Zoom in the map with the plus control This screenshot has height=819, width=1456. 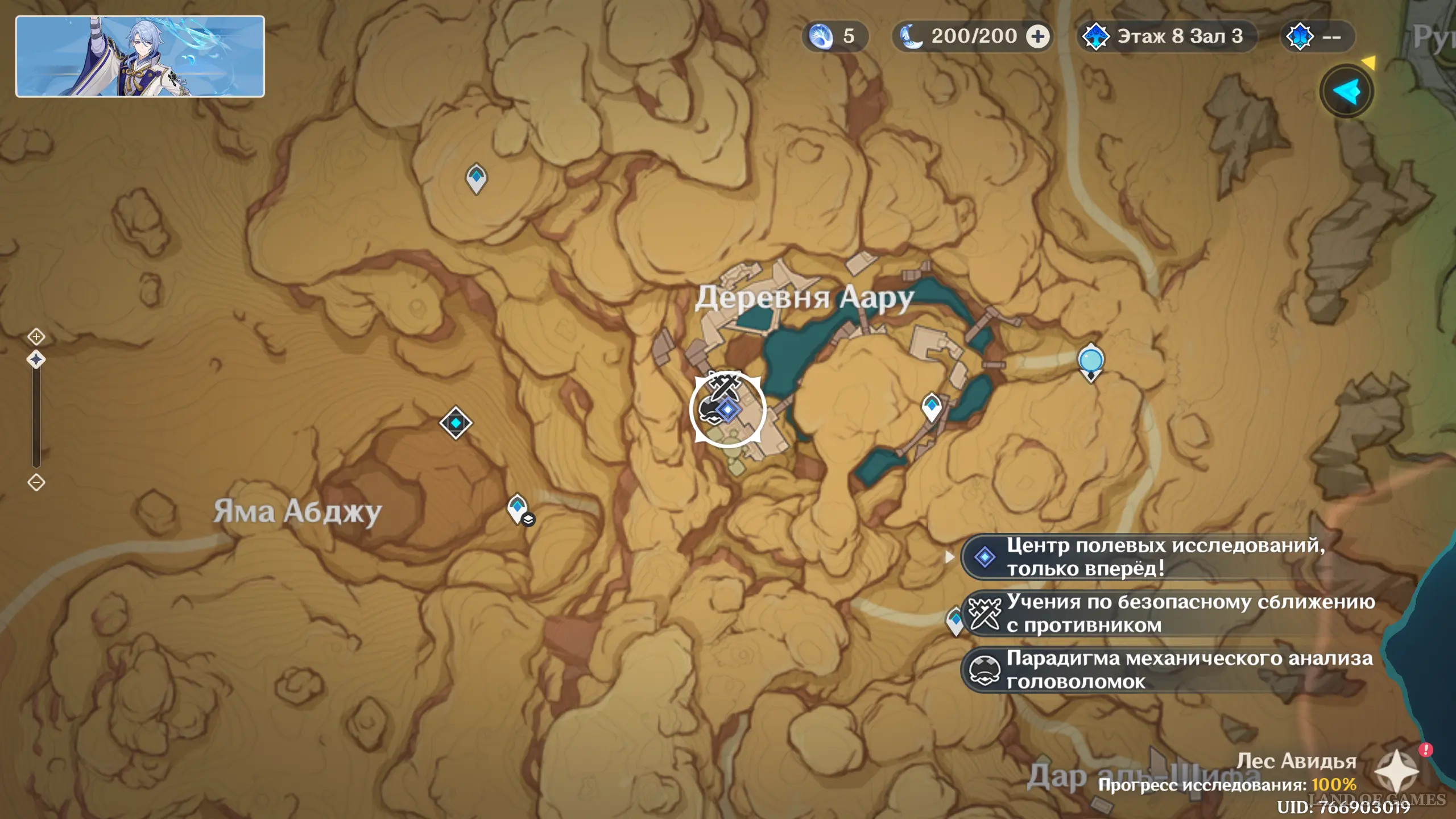pyautogui.click(x=36, y=337)
